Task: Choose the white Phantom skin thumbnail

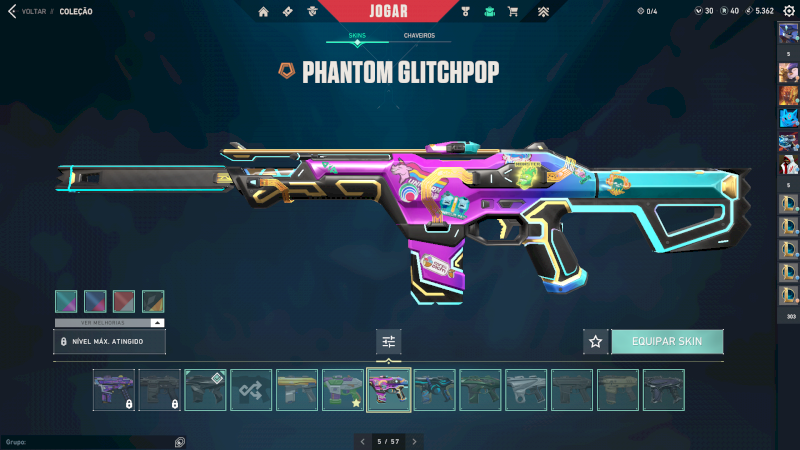Action: click(x=526, y=390)
